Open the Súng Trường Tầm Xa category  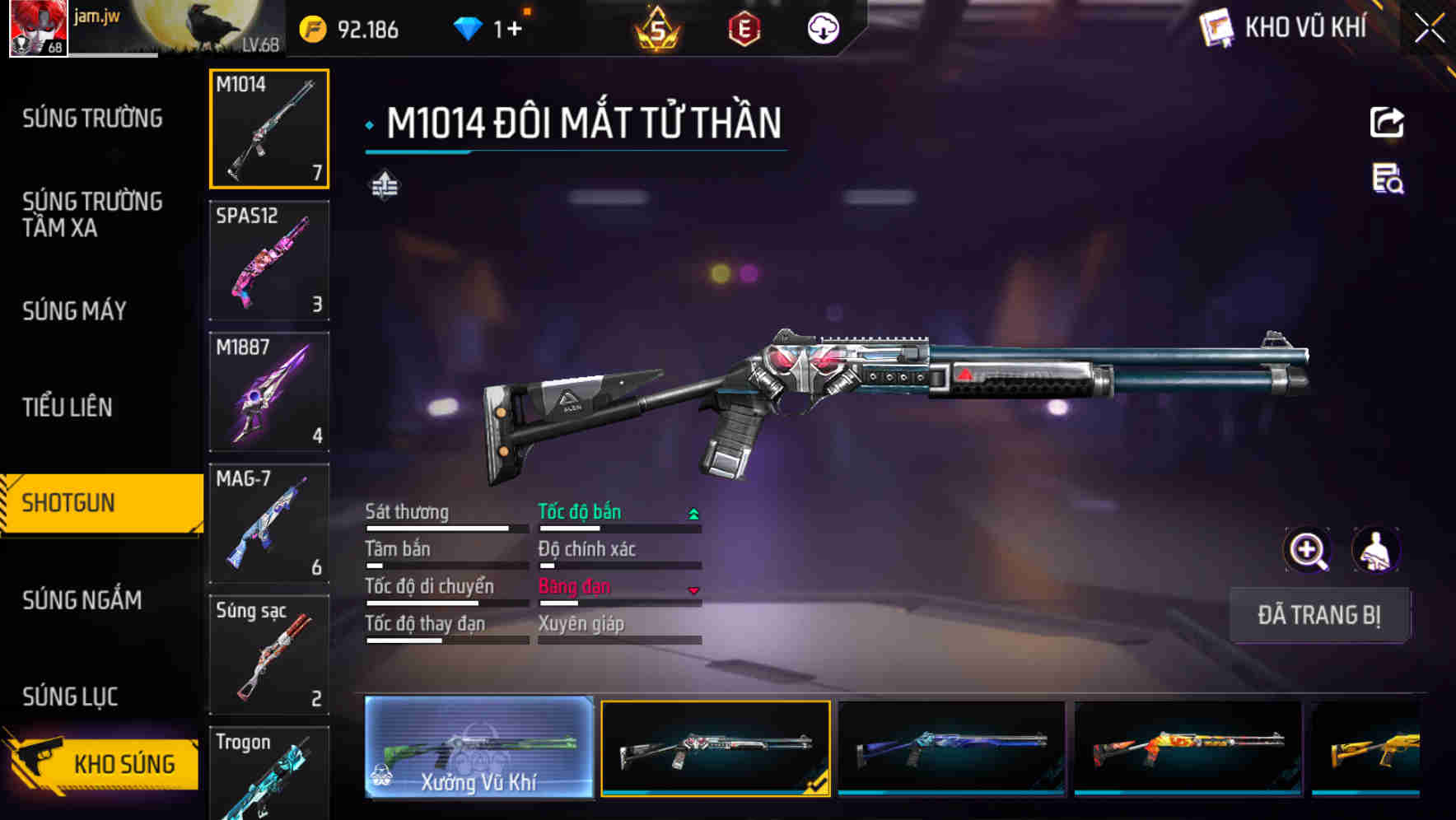point(92,214)
